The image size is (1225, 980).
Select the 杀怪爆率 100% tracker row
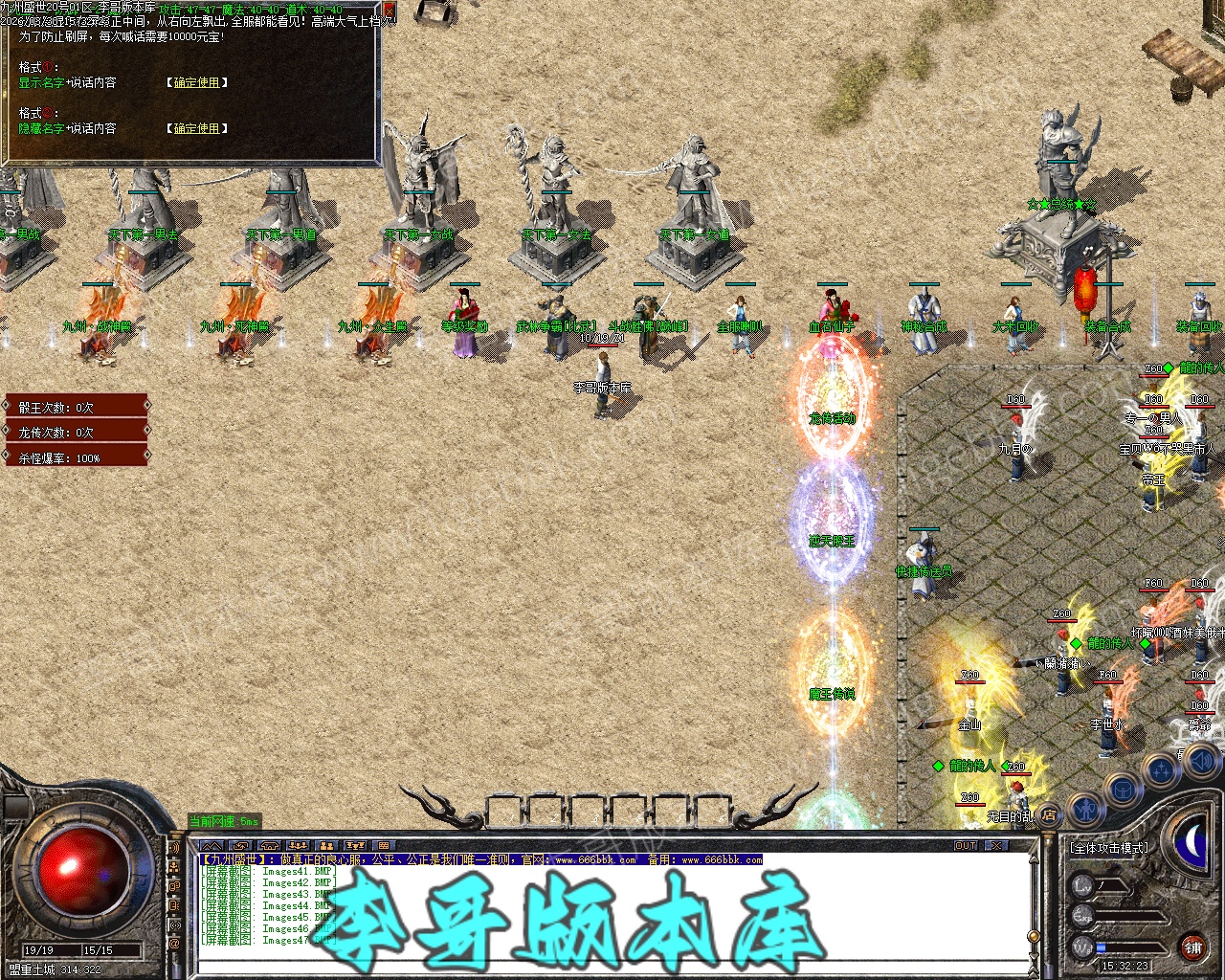tap(77, 458)
